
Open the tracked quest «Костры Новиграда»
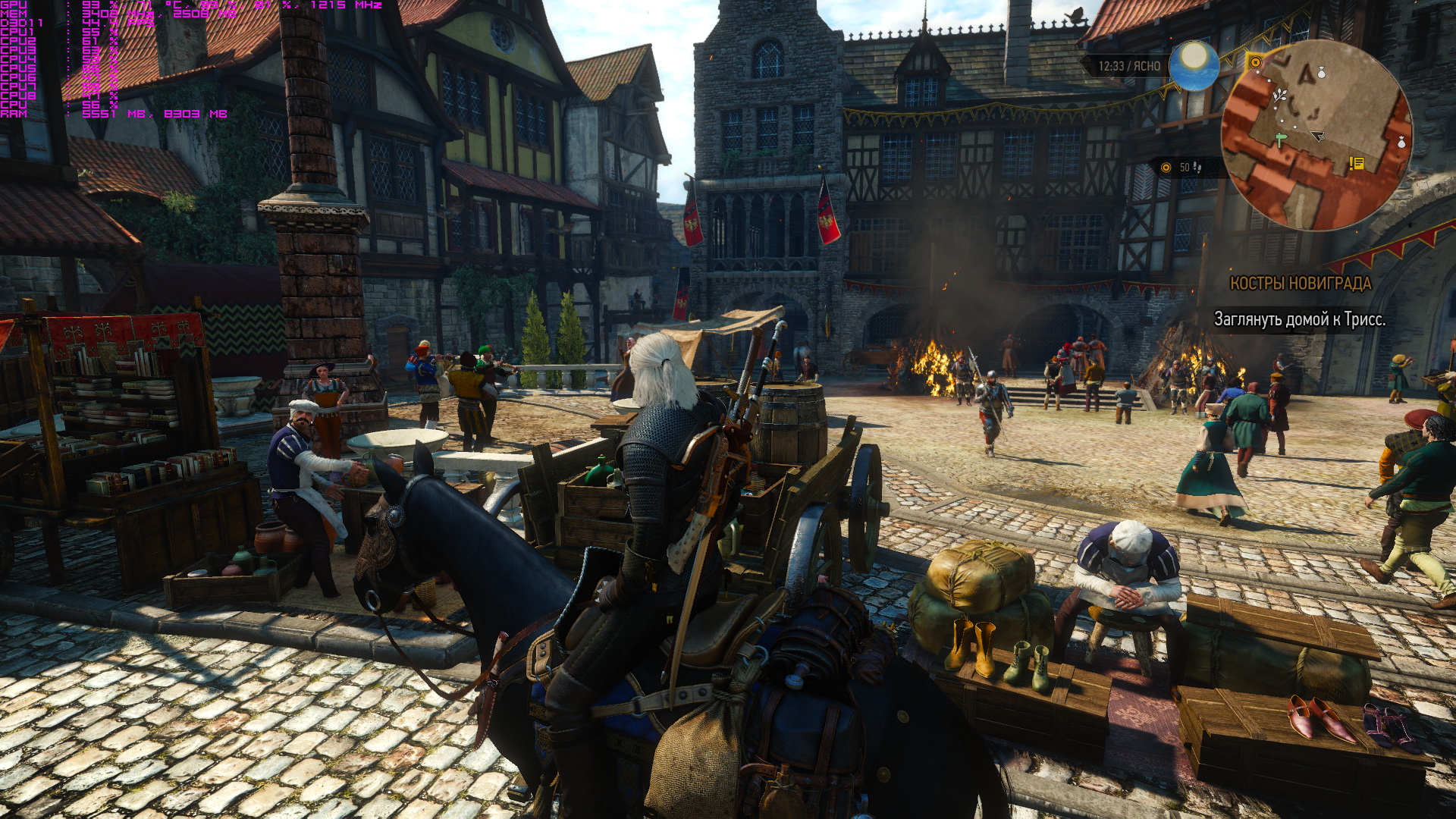click(1300, 284)
